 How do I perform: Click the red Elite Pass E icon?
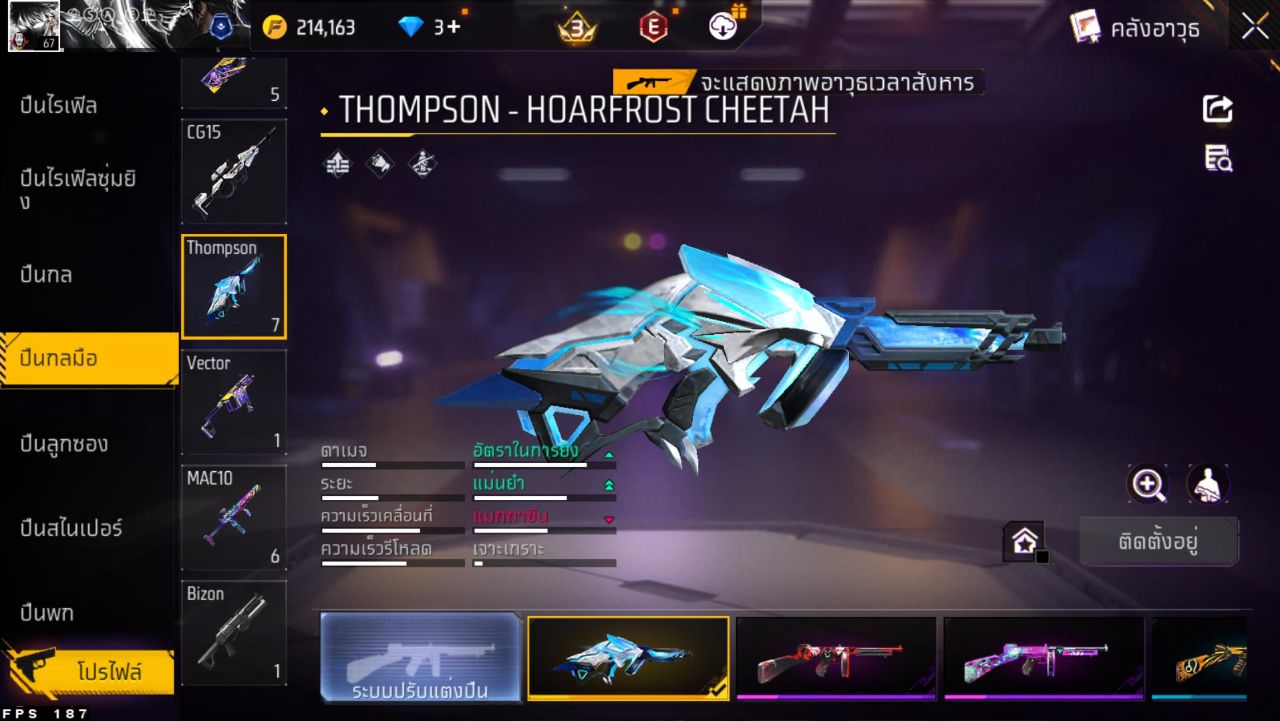(x=650, y=24)
